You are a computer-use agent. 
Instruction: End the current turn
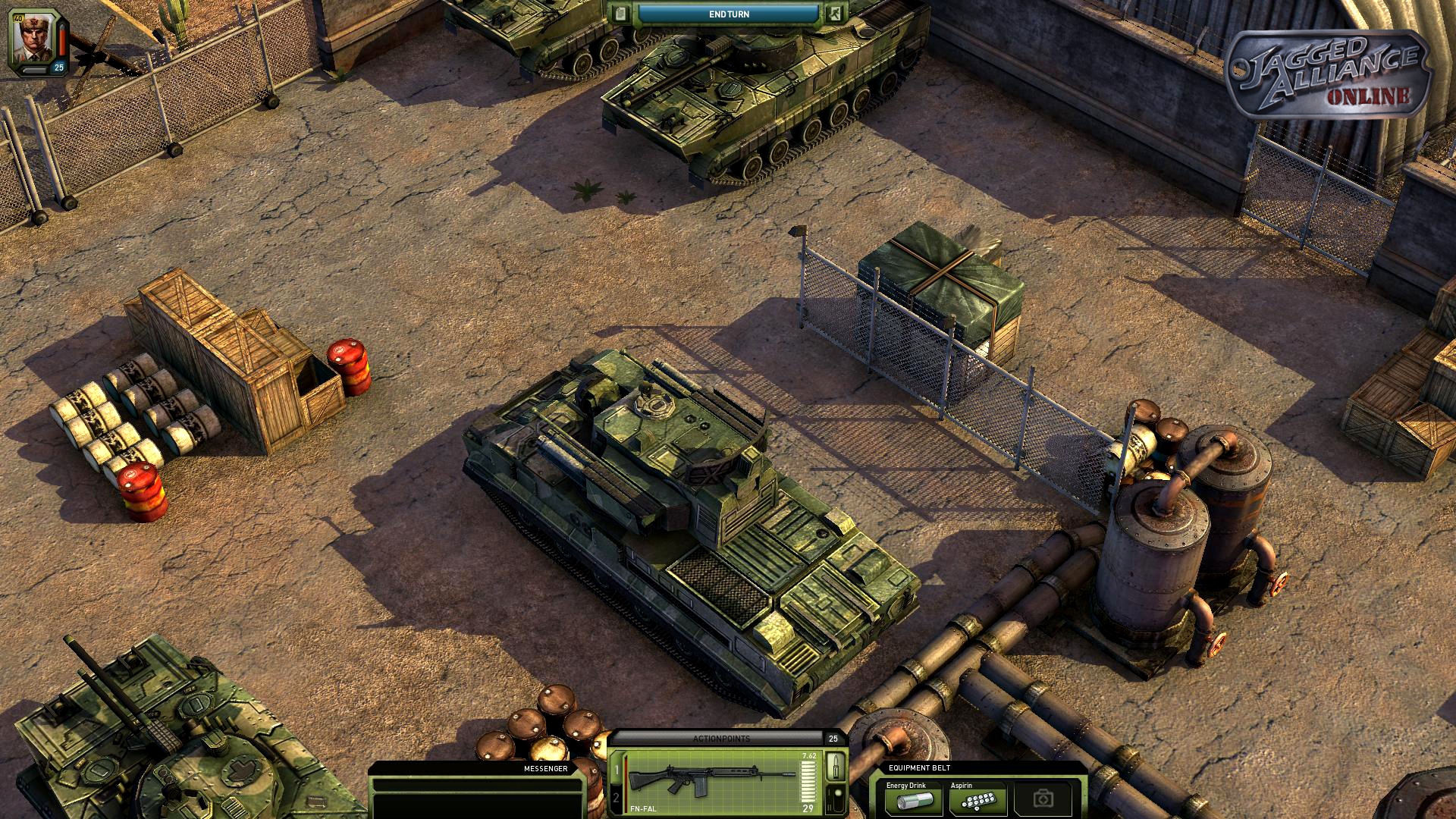728,14
